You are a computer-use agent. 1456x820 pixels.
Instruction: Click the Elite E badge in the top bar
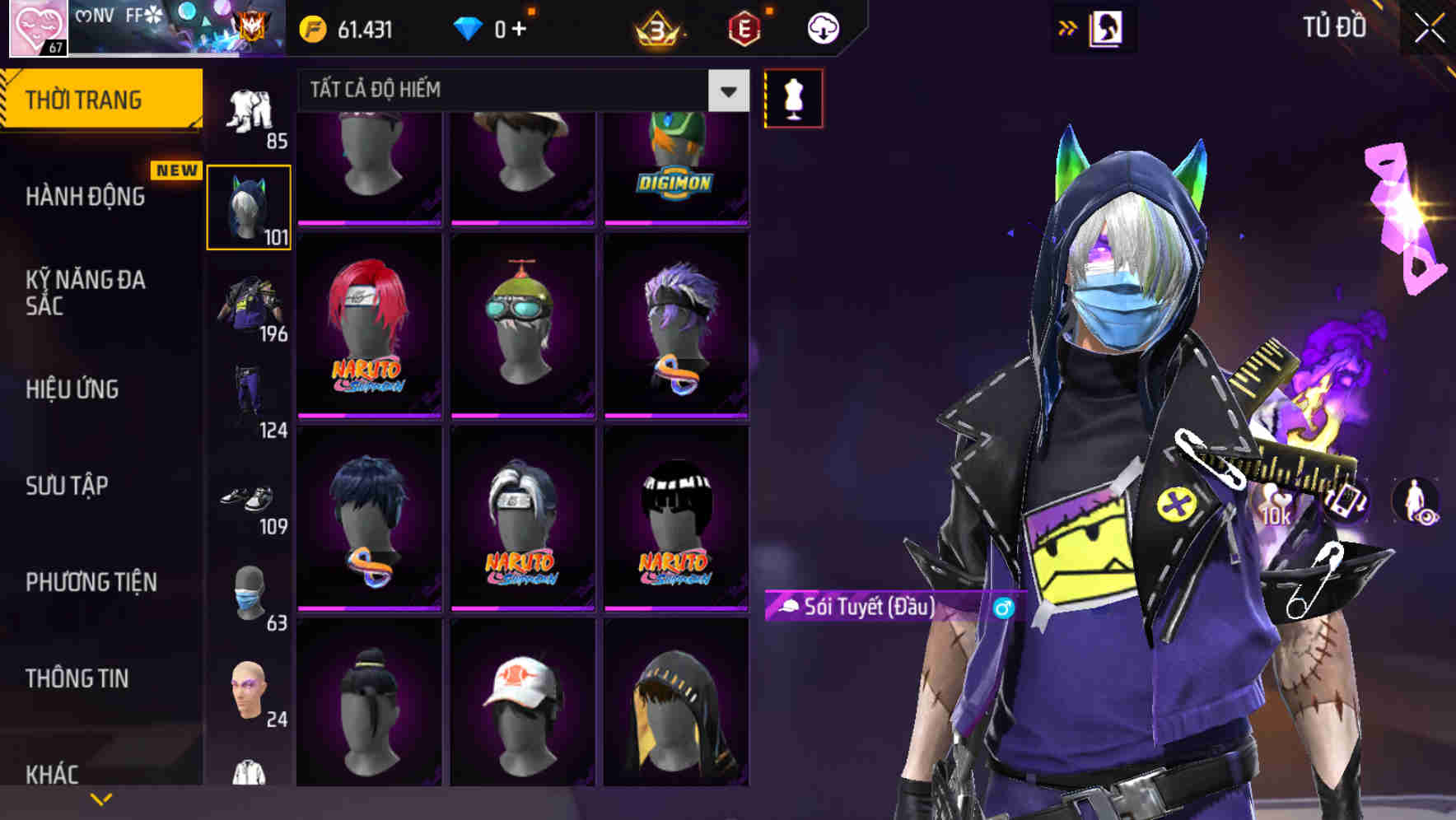pos(744,26)
